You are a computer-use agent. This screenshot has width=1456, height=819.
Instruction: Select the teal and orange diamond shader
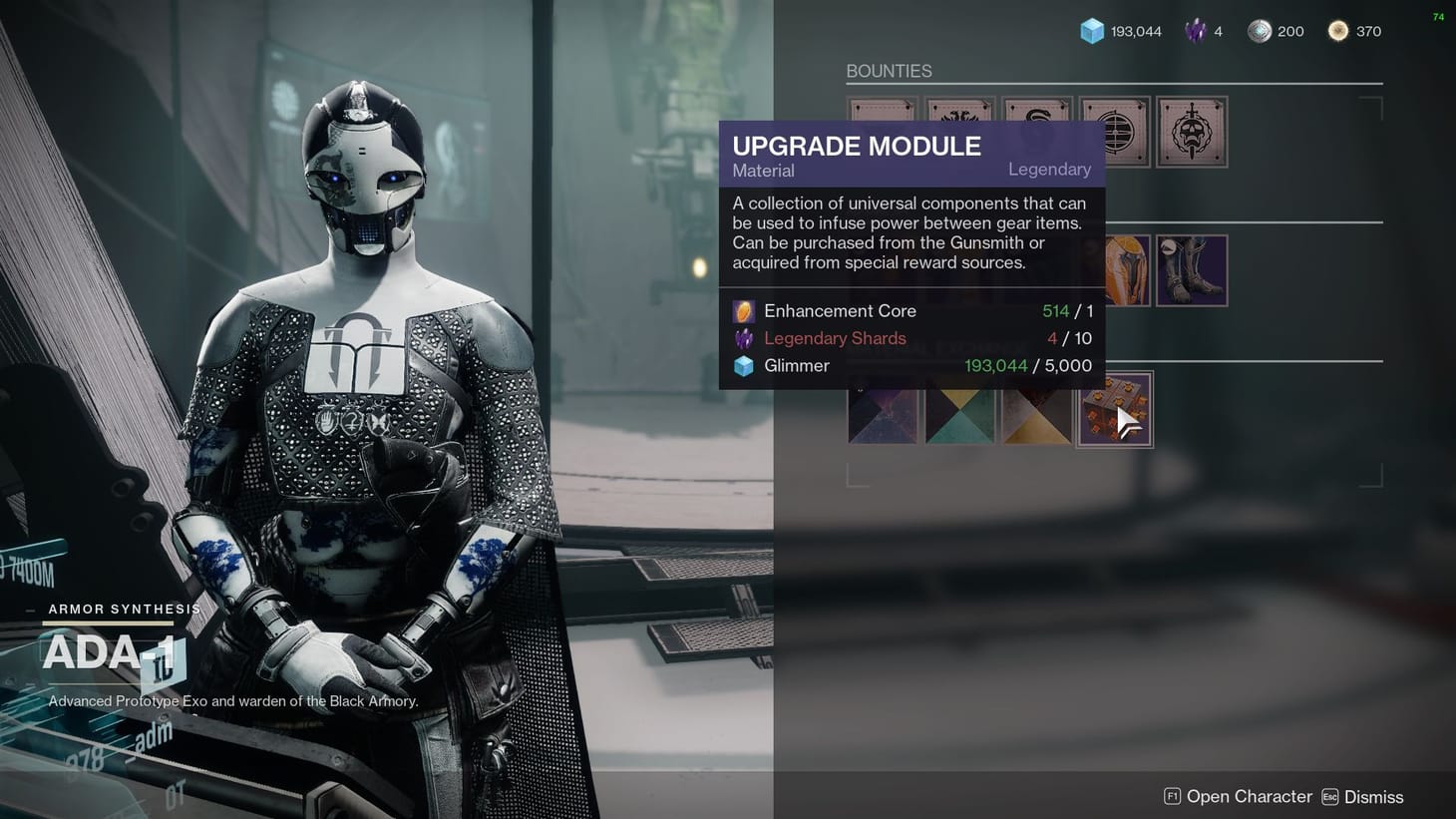coord(960,414)
